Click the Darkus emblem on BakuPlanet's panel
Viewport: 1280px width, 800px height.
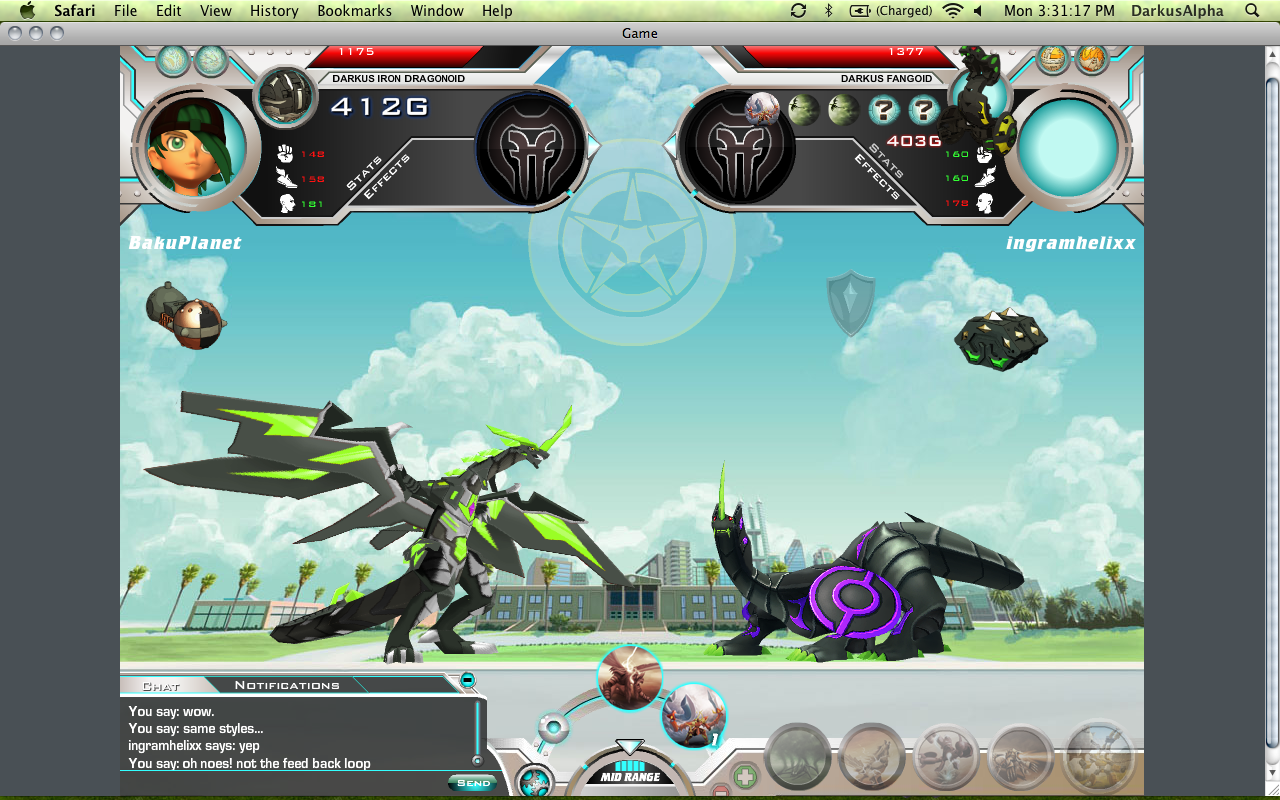click(x=531, y=148)
